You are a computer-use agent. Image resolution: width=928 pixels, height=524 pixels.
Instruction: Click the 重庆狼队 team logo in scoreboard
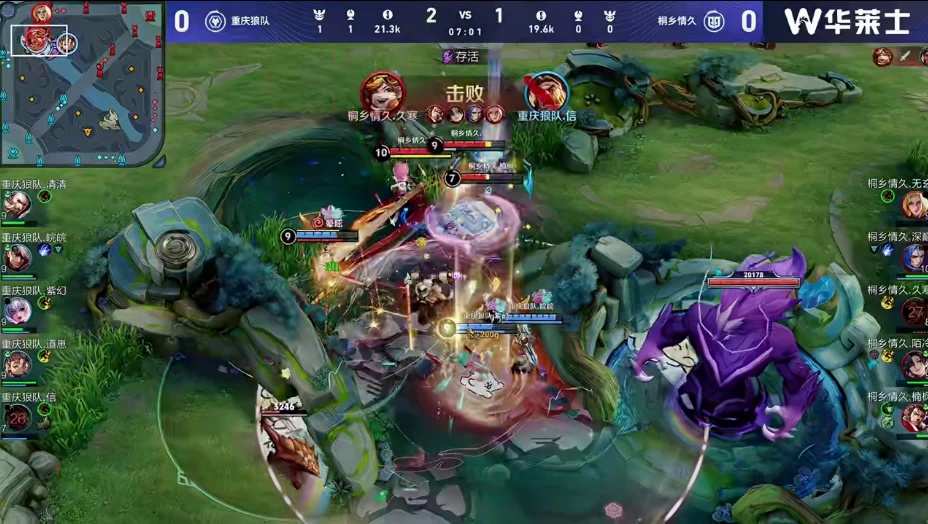point(215,22)
